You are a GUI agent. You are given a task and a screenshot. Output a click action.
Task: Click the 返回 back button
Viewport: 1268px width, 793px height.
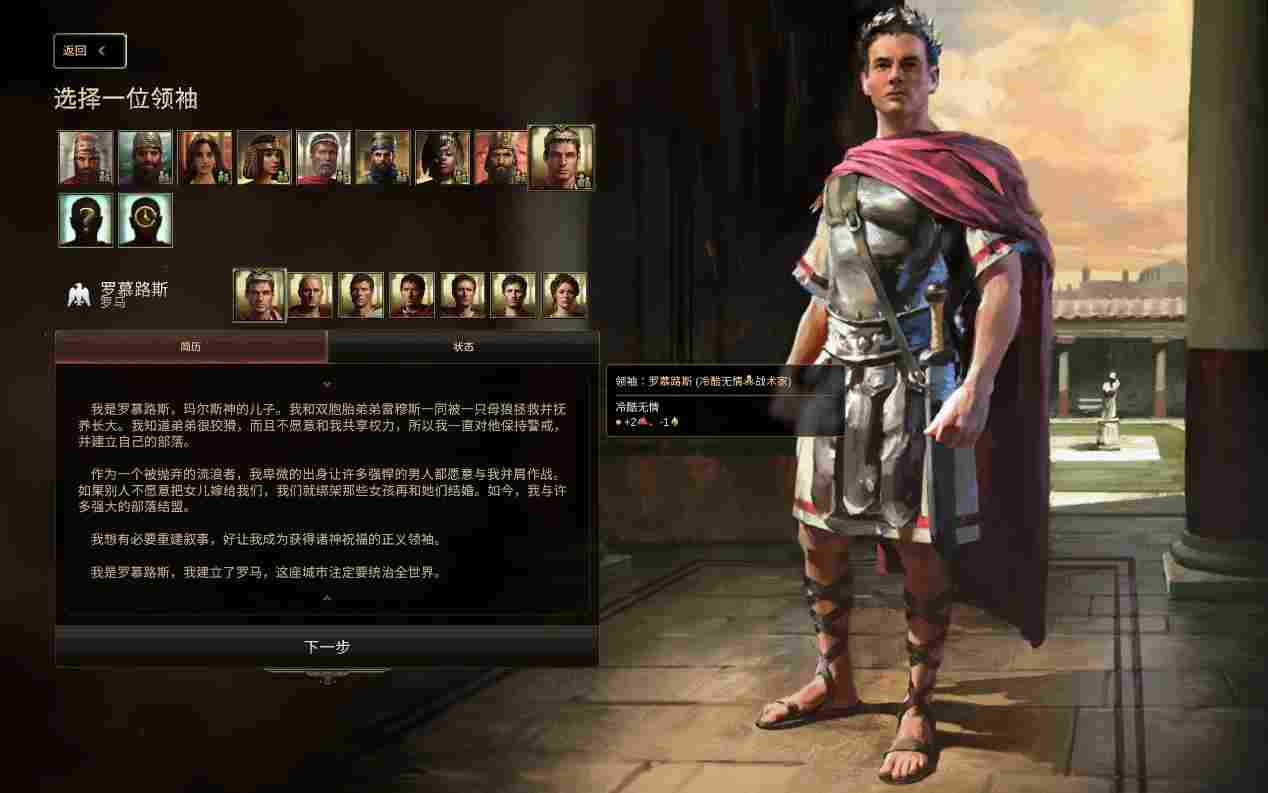click(89, 51)
